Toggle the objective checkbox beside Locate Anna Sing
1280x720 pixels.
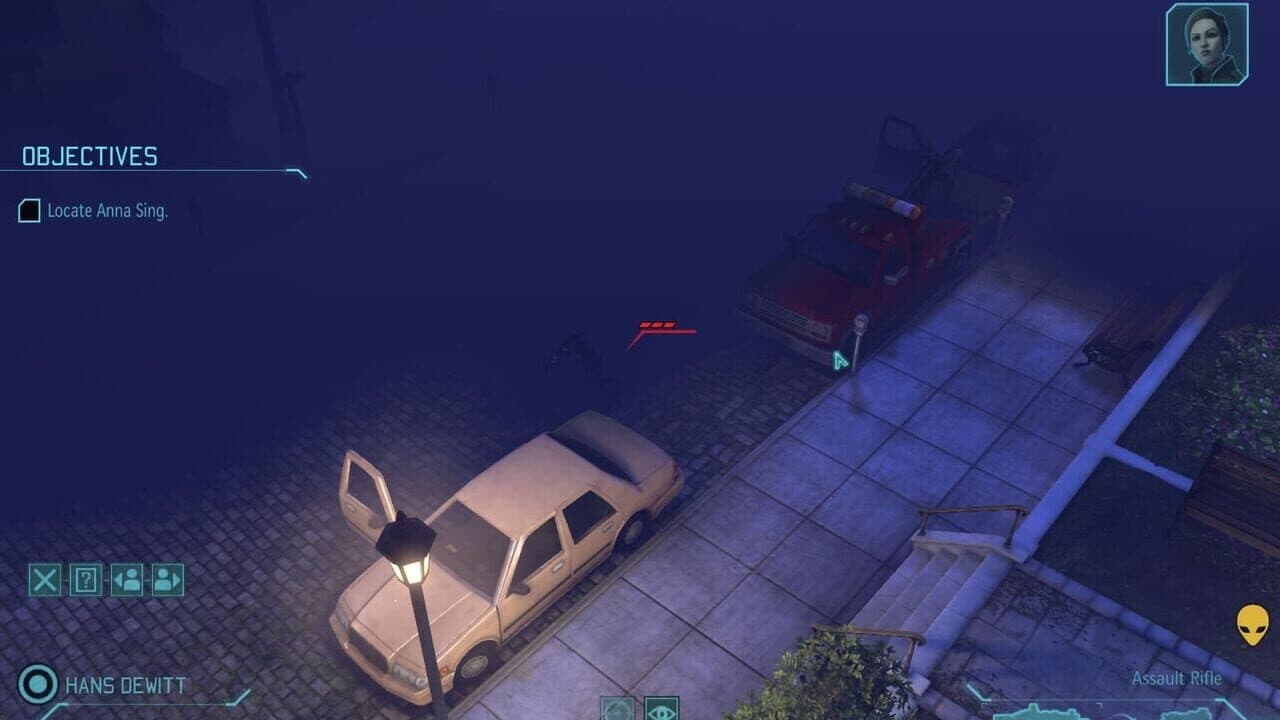pos(28,212)
